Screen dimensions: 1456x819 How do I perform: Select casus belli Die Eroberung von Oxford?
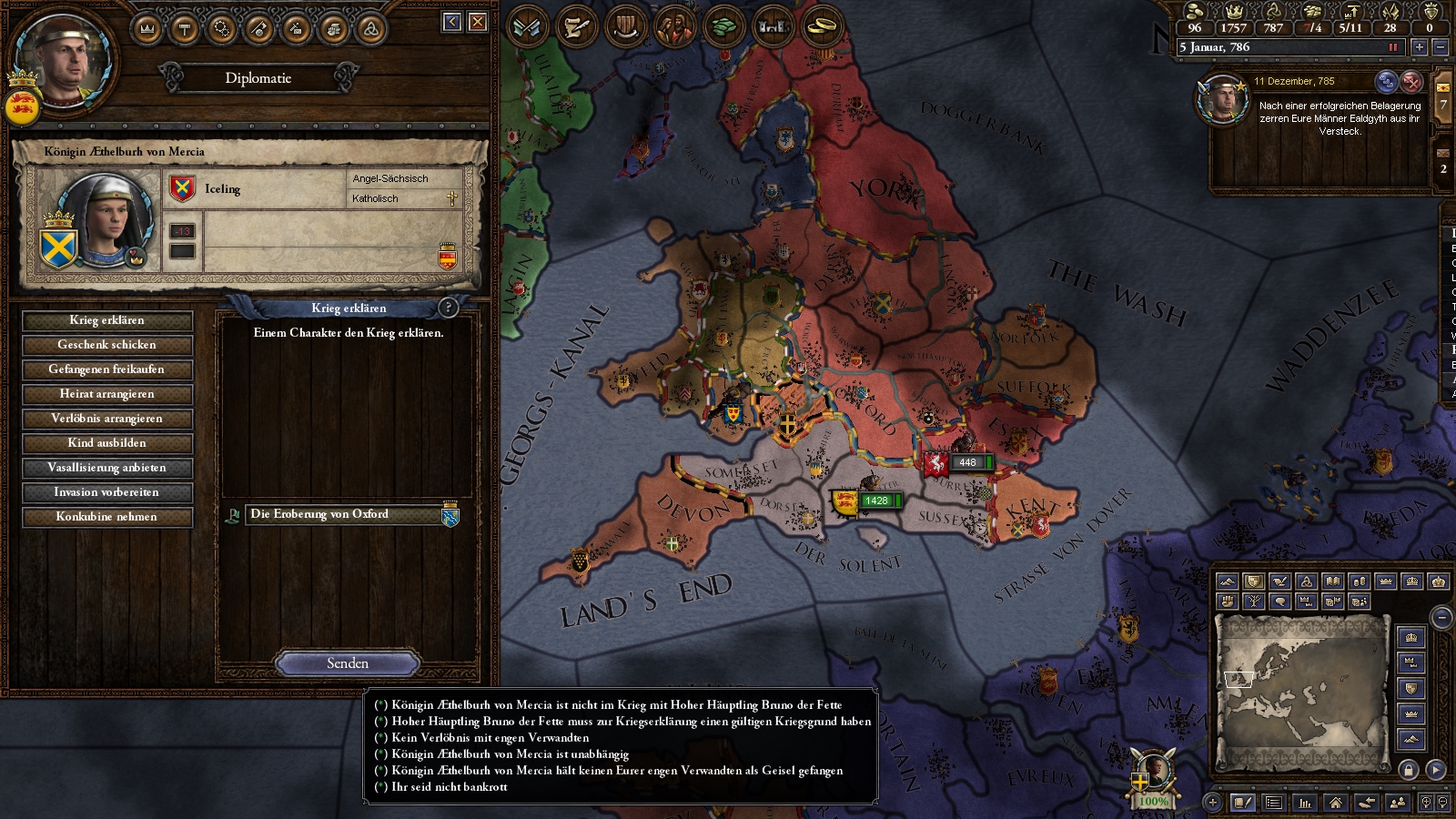(x=346, y=515)
